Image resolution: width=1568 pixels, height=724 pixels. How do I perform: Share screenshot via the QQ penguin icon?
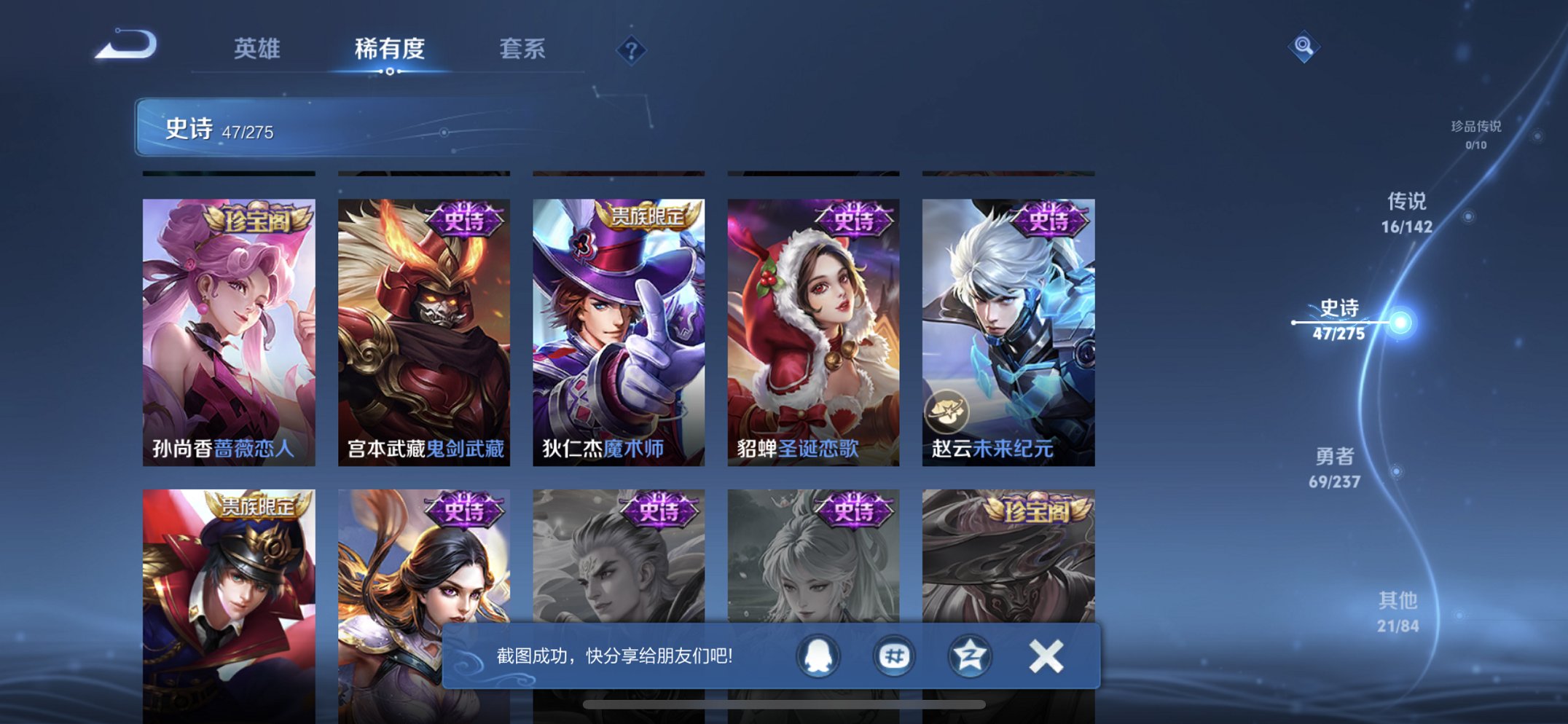[819, 656]
